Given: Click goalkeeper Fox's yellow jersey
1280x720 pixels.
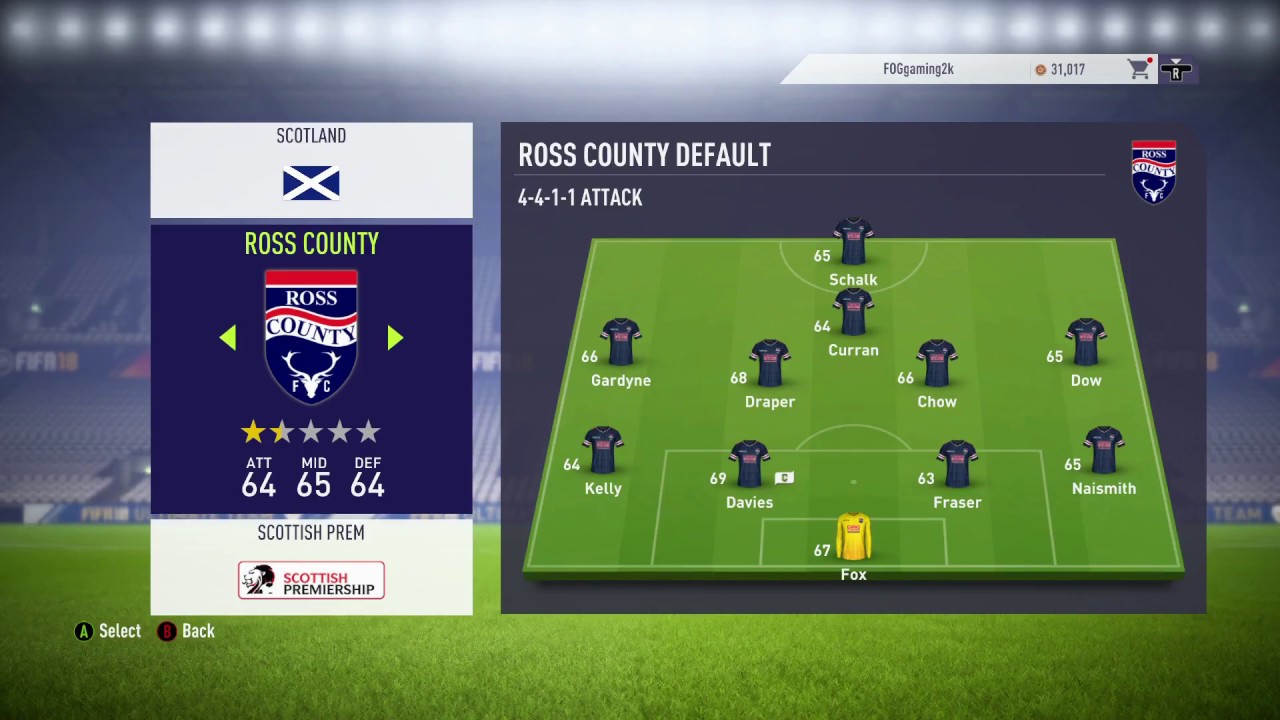Looking at the screenshot, I should (853, 538).
